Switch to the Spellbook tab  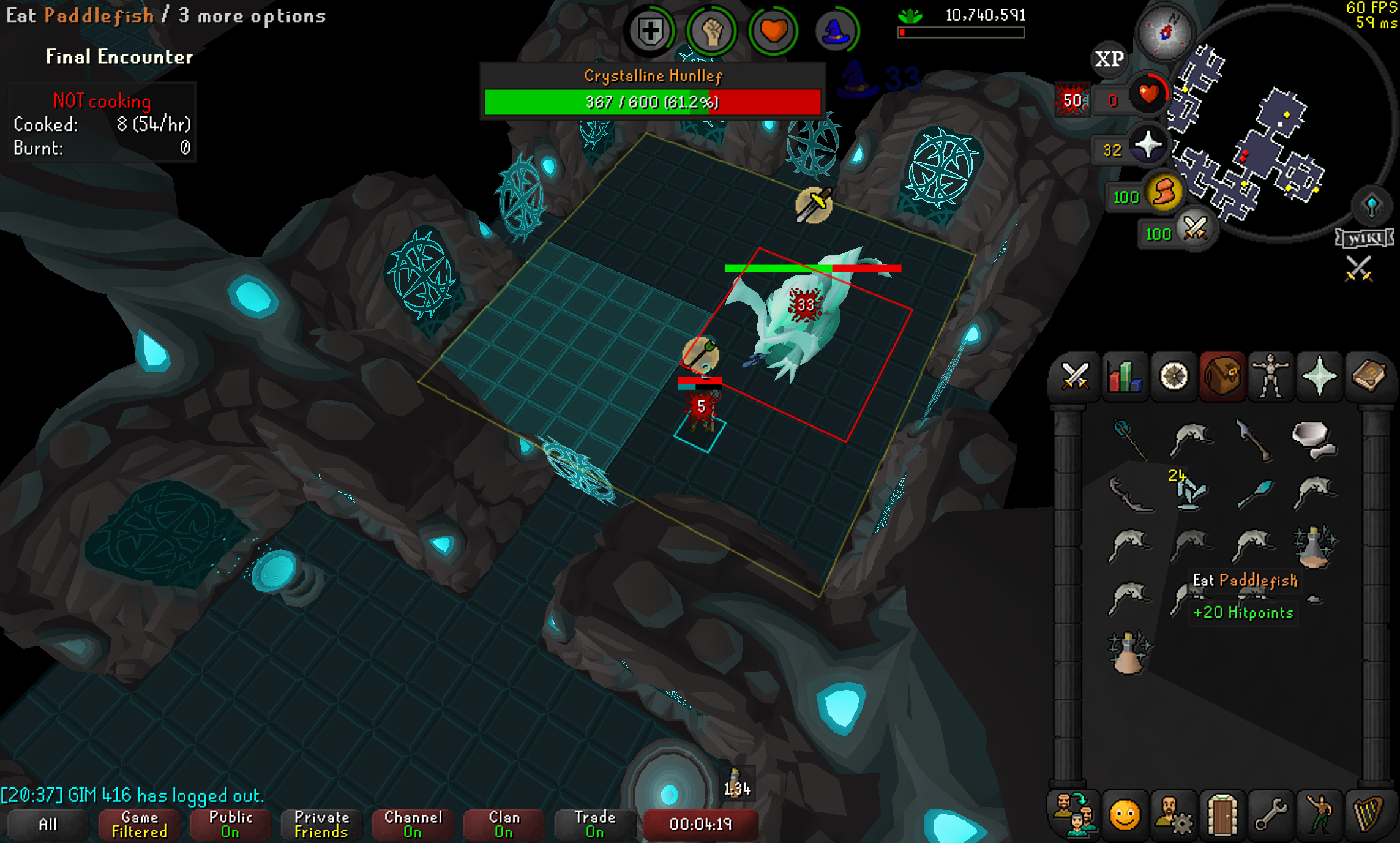click(1369, 377)
